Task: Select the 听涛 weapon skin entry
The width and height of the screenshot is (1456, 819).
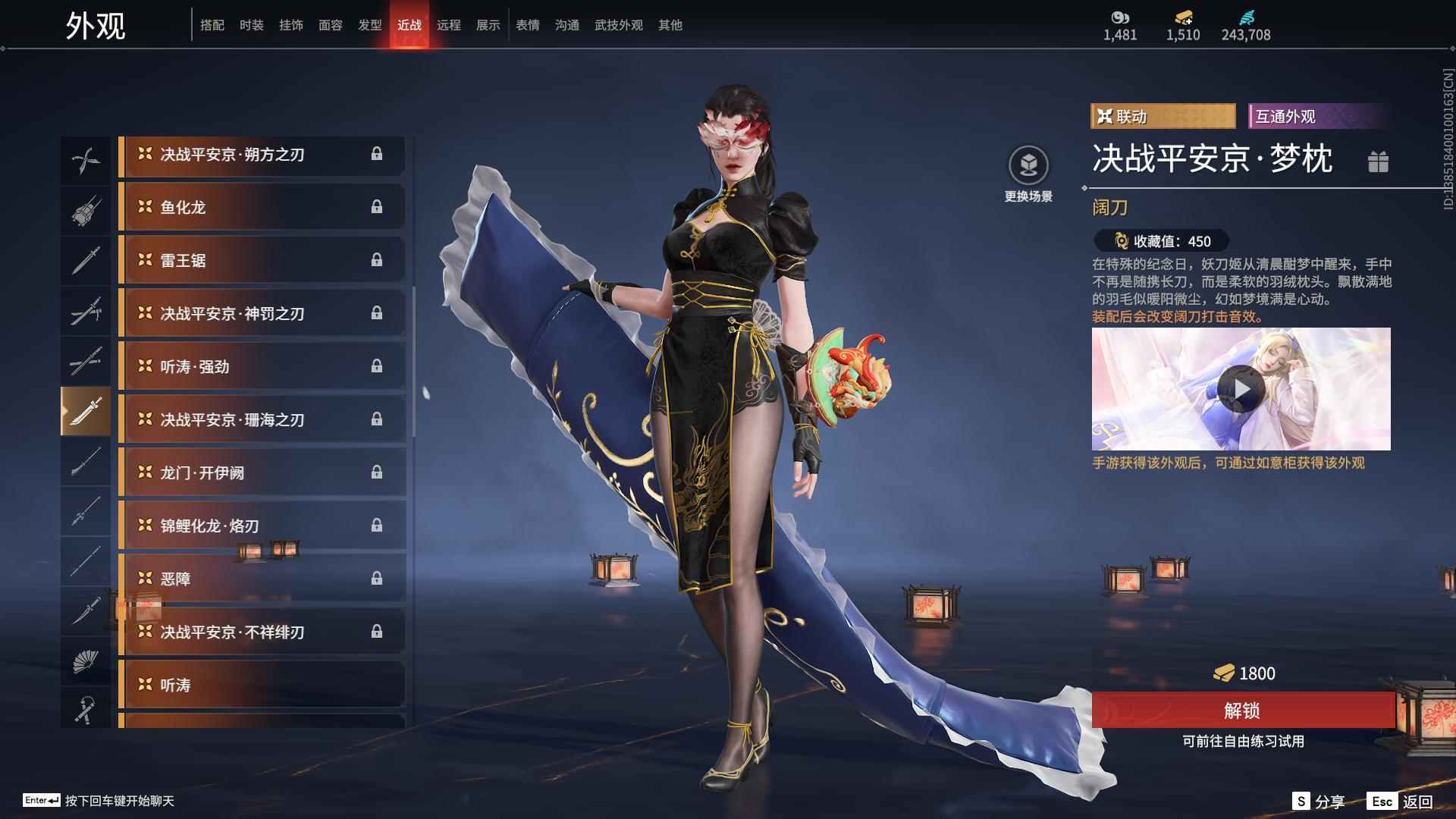Action: coord(262,684)
